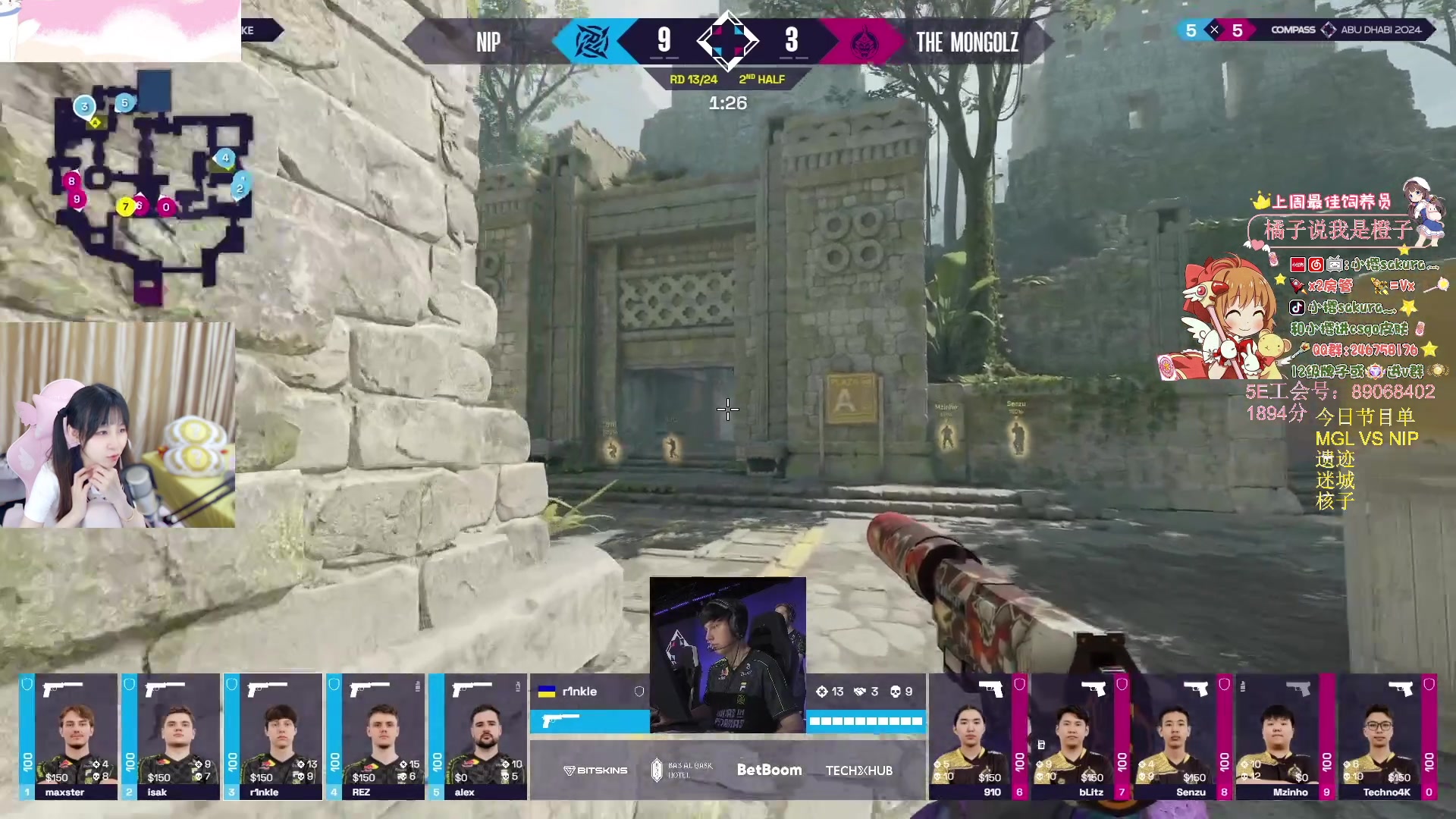
Task: Pick REZ's player card
Action: pyautogui.click(x=375, y=736)
